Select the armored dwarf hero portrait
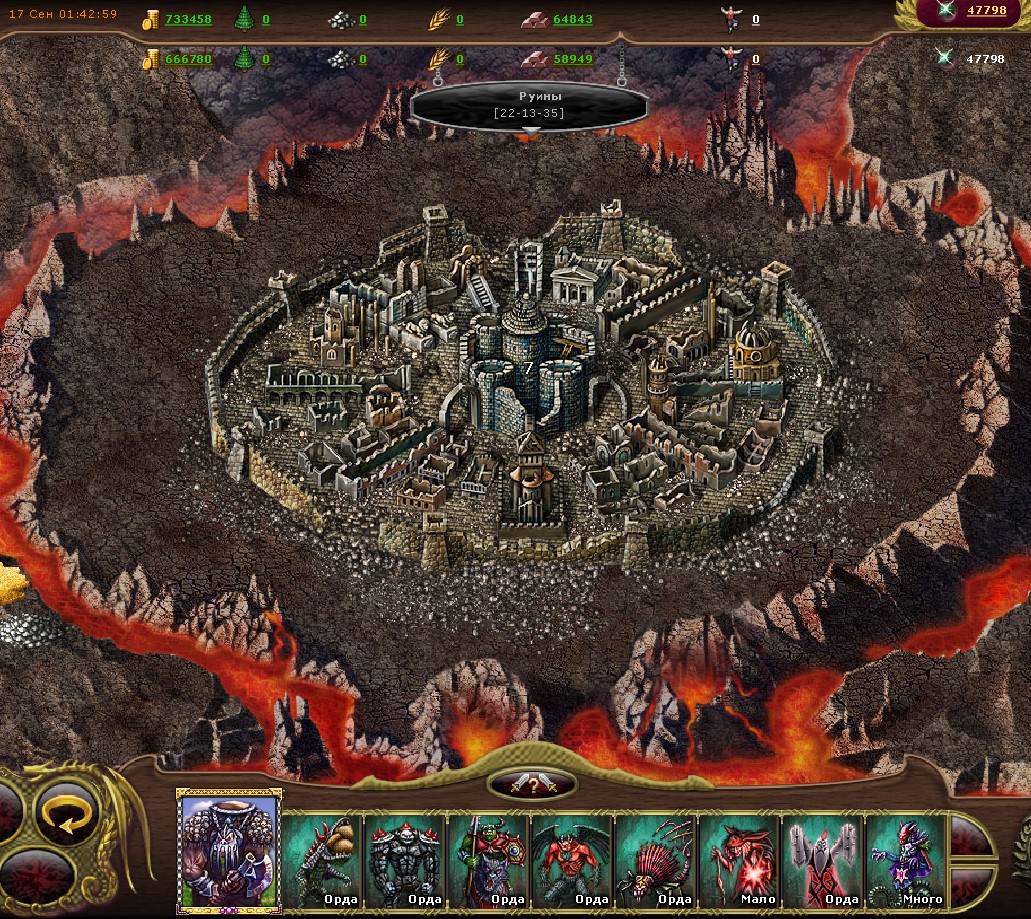 click(229, 850)
